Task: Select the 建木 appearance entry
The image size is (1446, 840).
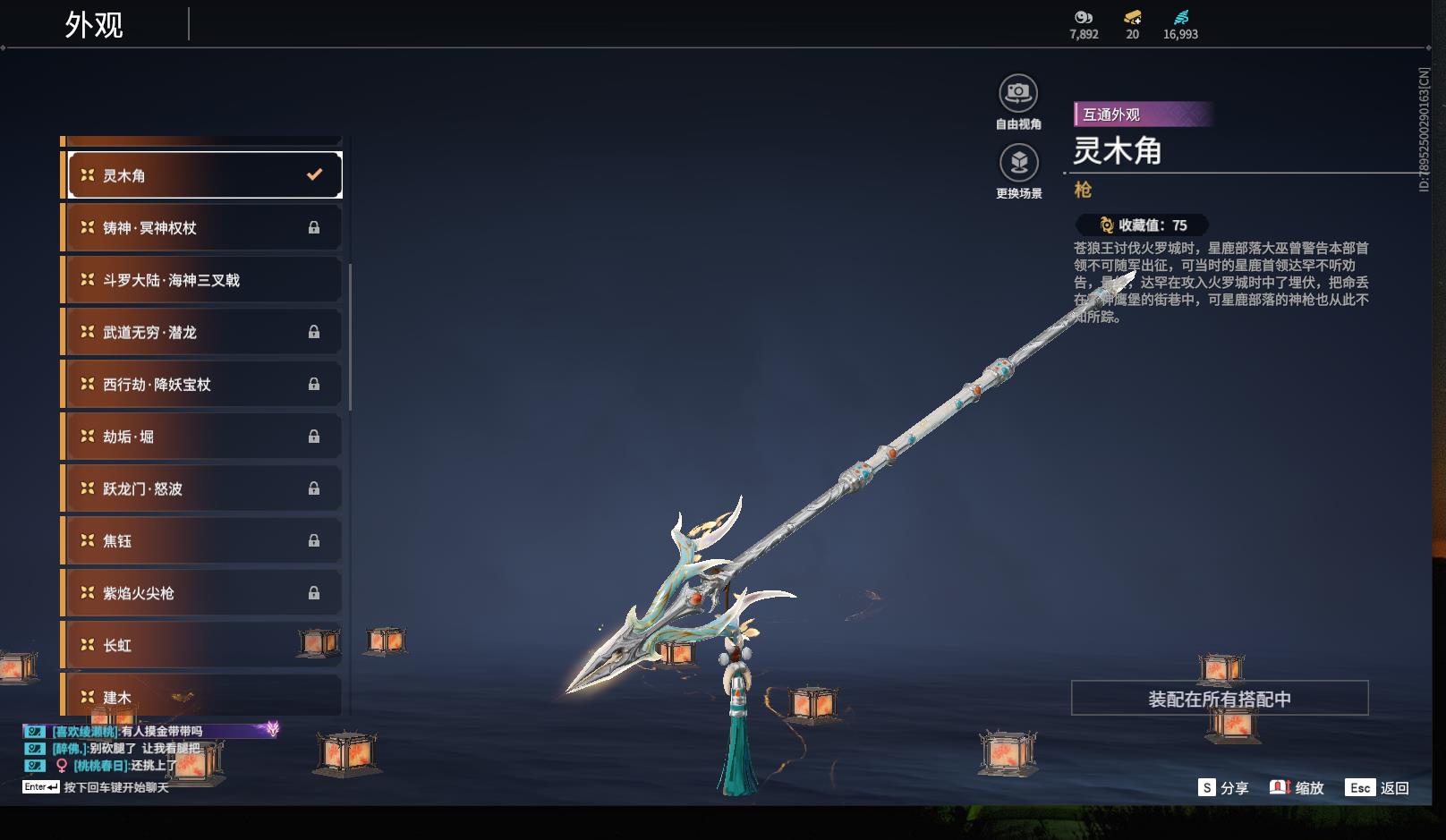Action: (x=205, y=696)
